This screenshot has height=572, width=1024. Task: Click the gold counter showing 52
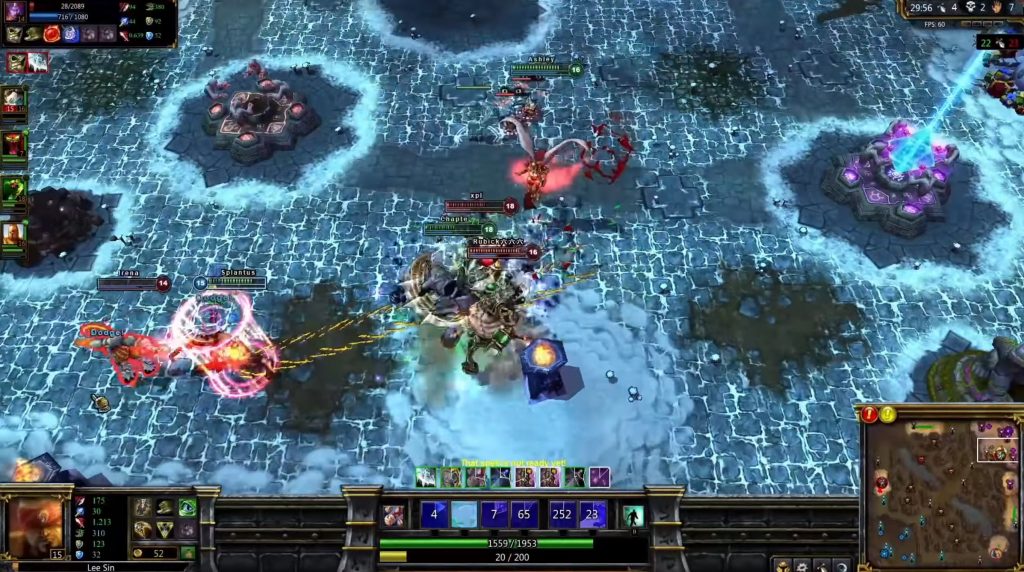[x=157, y=553]
